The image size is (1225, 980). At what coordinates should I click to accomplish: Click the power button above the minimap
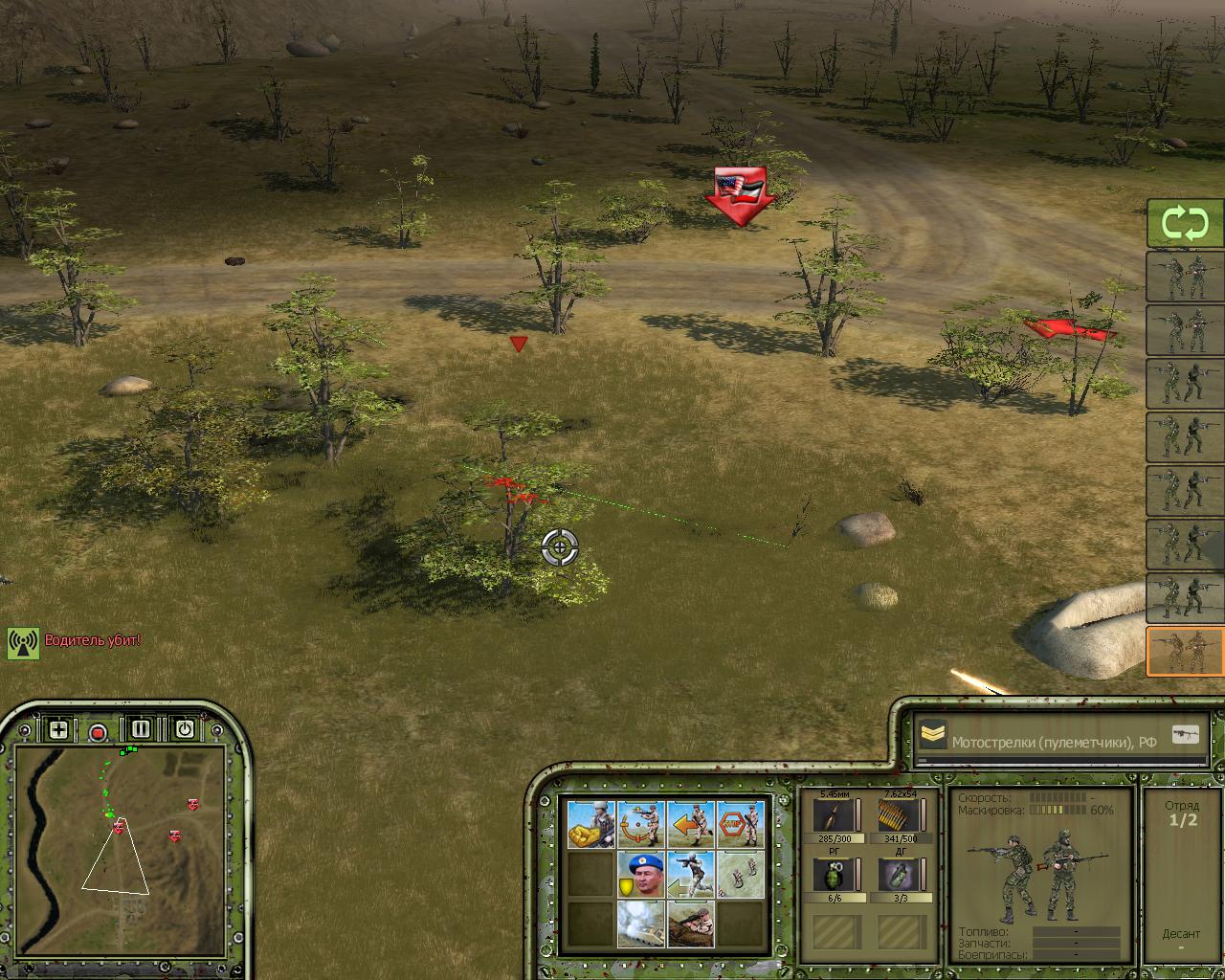(x=184, y=729)
